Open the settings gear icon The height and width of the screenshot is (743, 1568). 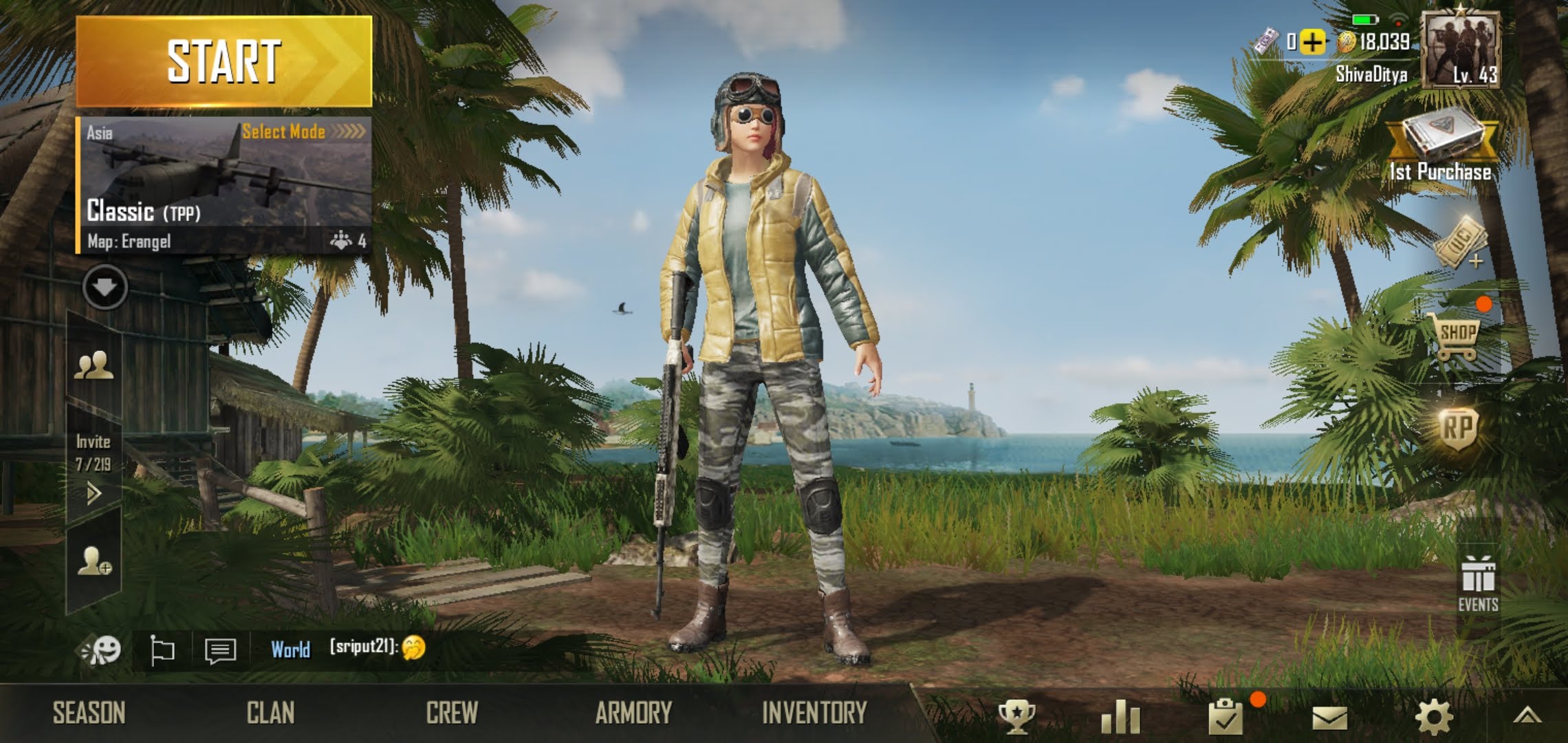pos(1434,718)
